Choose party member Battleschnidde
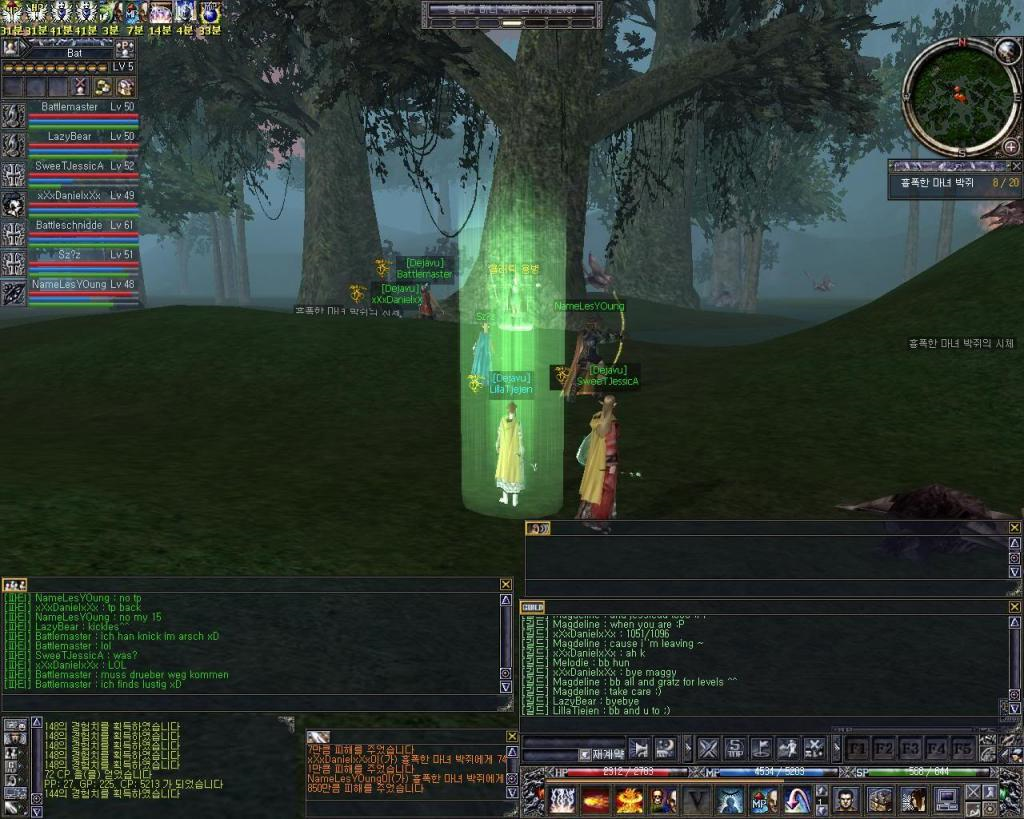 pyautogui.click(x=70, y=225)
